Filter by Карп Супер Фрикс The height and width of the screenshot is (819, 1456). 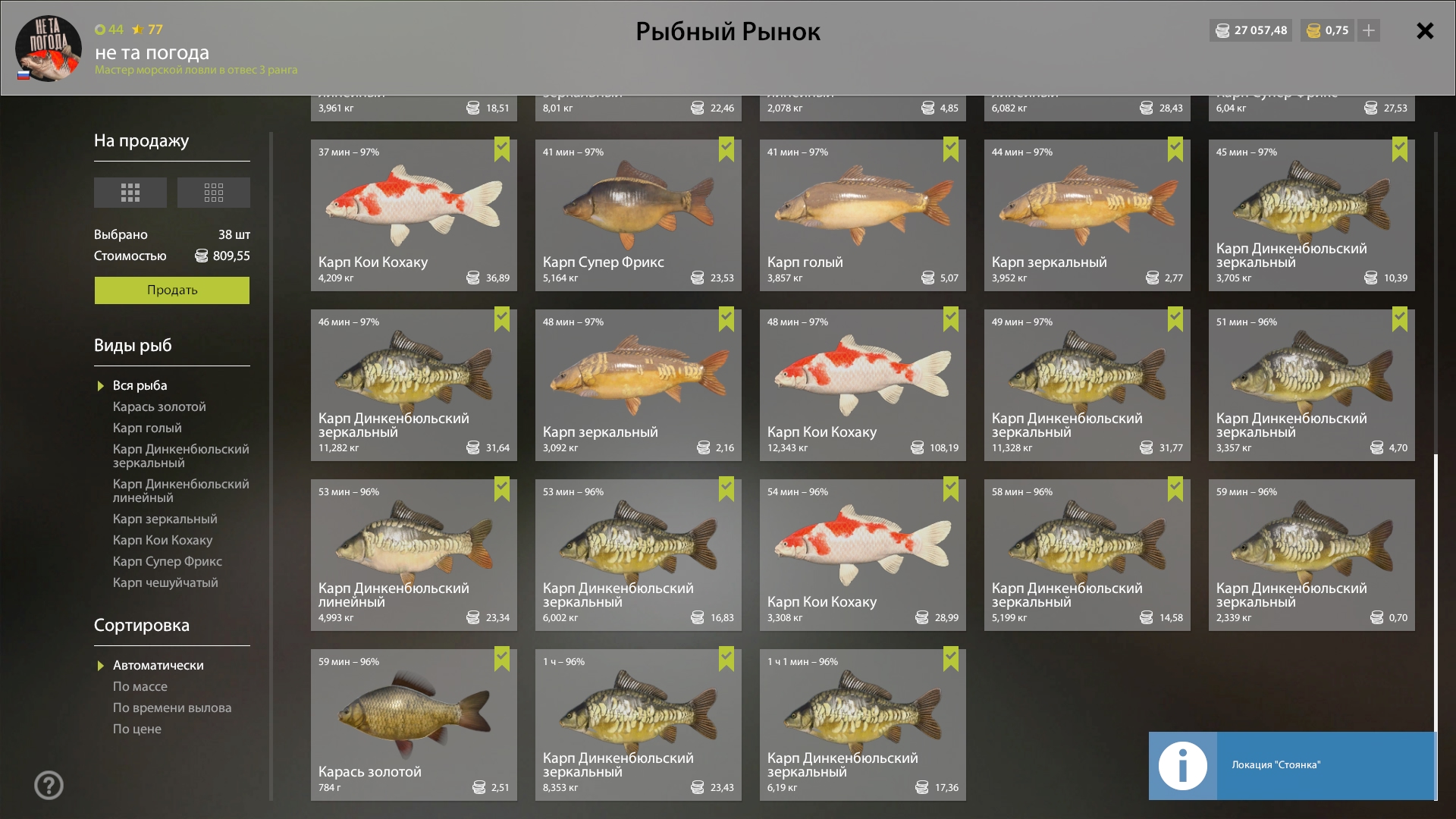(168, 562)
